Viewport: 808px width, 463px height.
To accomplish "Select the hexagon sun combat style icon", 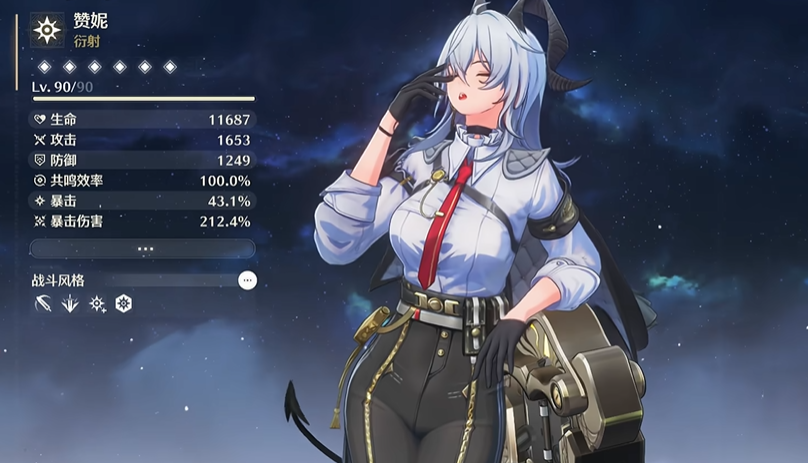I will [x=123, y=304].
